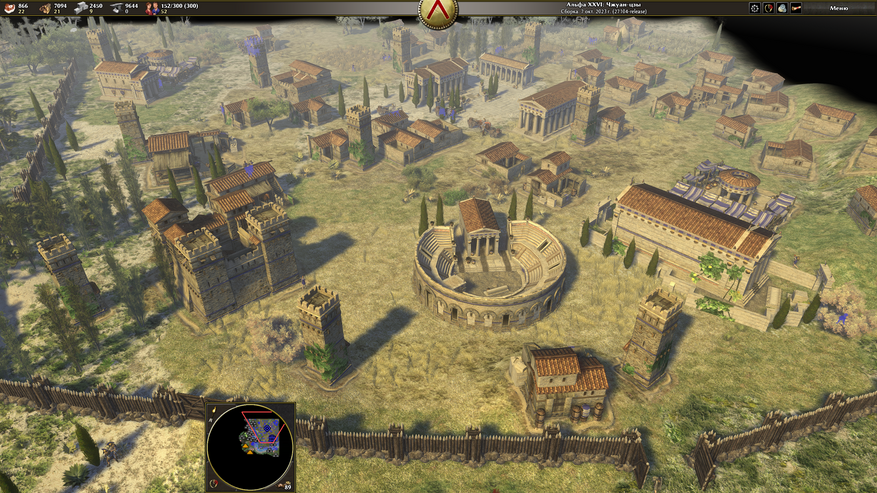Open the trade coins icon
877x493 pixels.
tap(782, 8)
